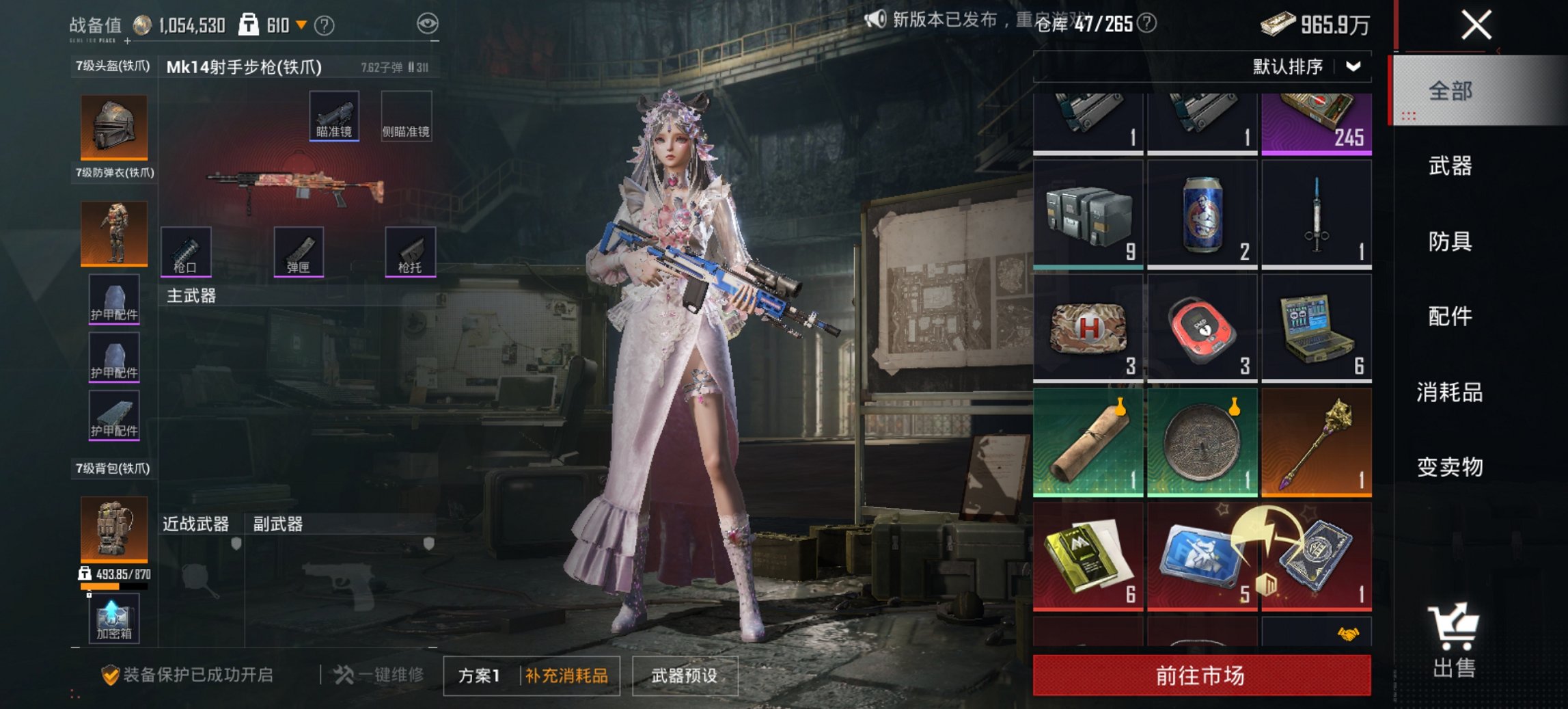Toggle the eye visibility icon at top
This screenshot has height=709, width=1568.
pos(428,23)
